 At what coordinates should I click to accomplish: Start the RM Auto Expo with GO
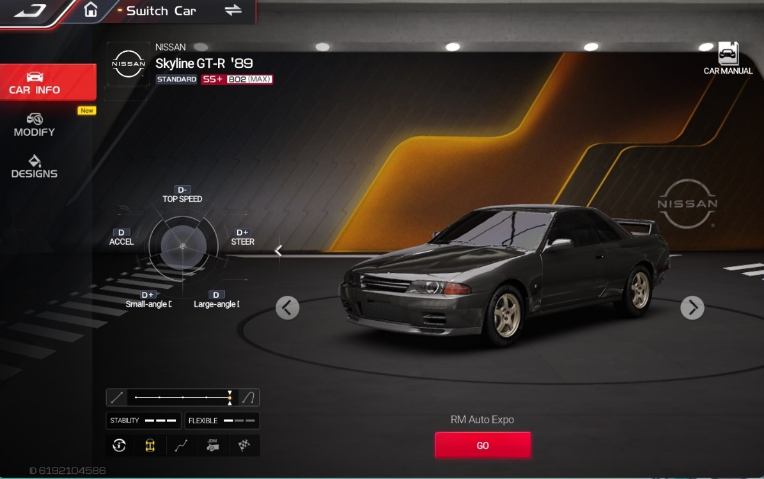point(482,445)
